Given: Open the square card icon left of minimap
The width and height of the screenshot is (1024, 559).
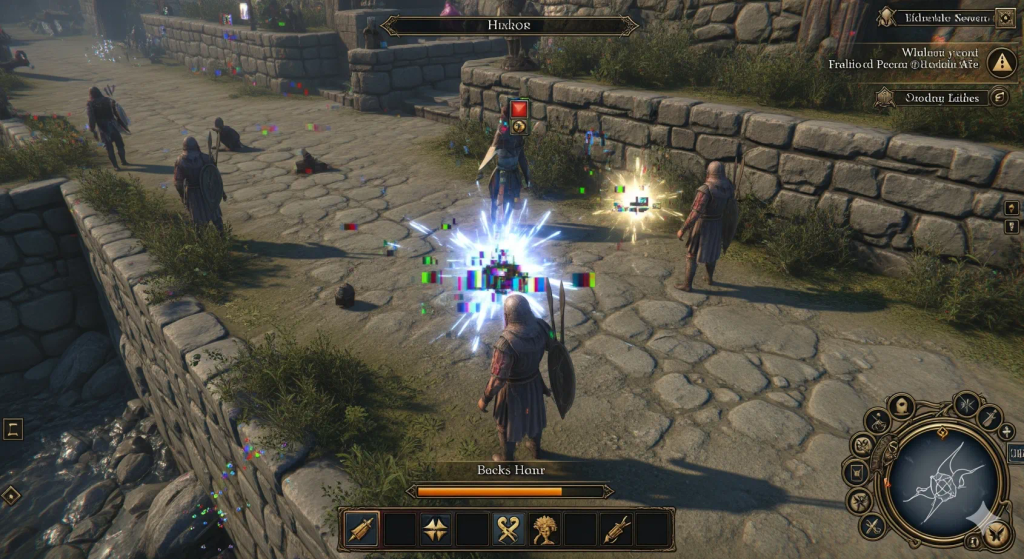Looking at the screenshot, I should [x=855, y=472].
